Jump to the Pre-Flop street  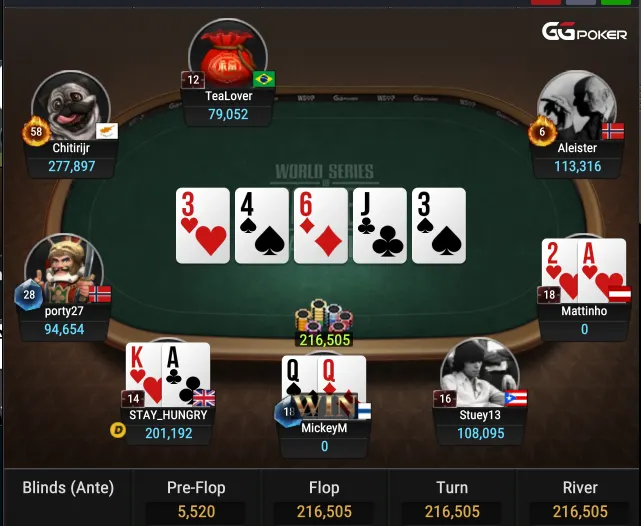(196, 498)
